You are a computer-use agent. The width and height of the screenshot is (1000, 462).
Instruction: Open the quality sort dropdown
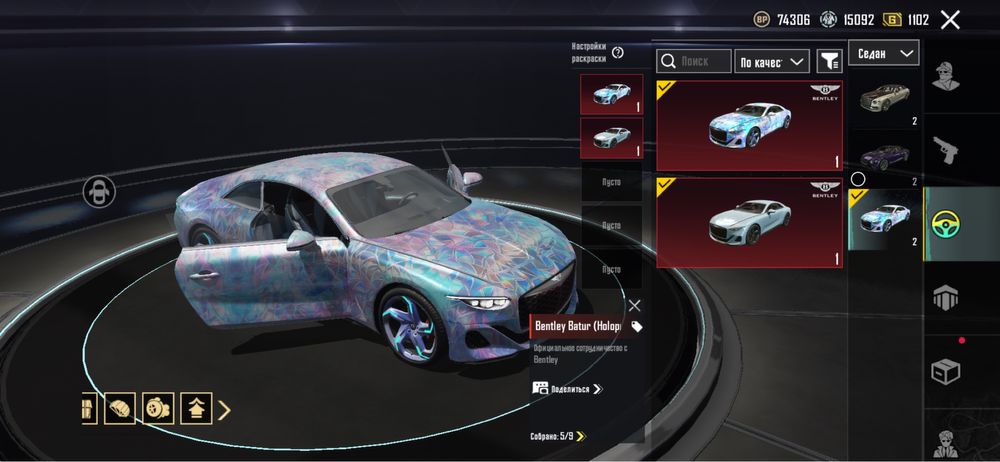click(x=771, y=61)
